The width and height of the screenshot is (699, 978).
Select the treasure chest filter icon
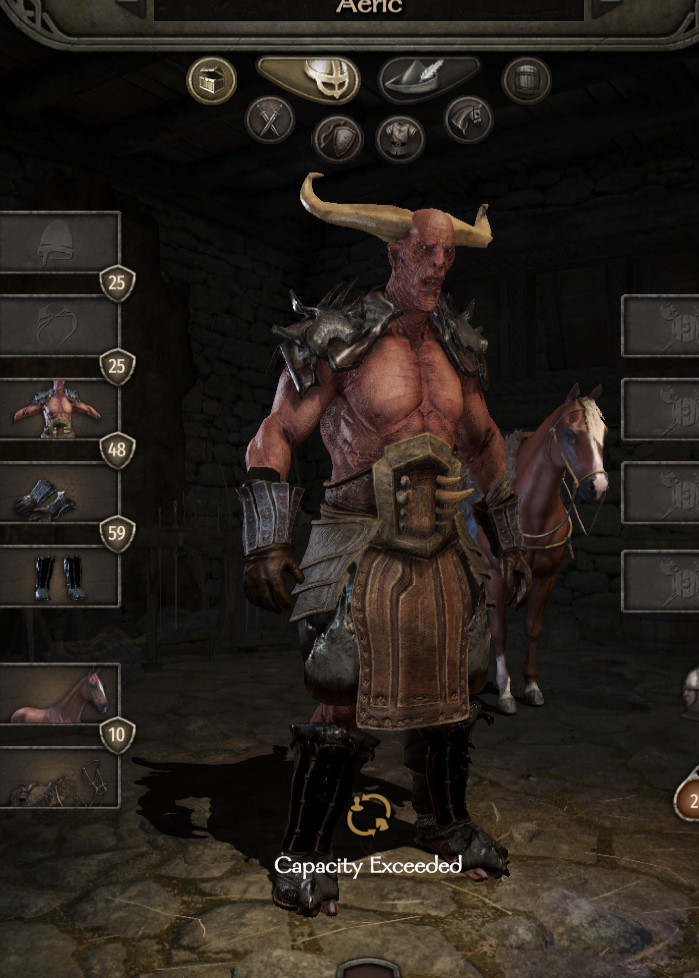click(x=211, y=80)
